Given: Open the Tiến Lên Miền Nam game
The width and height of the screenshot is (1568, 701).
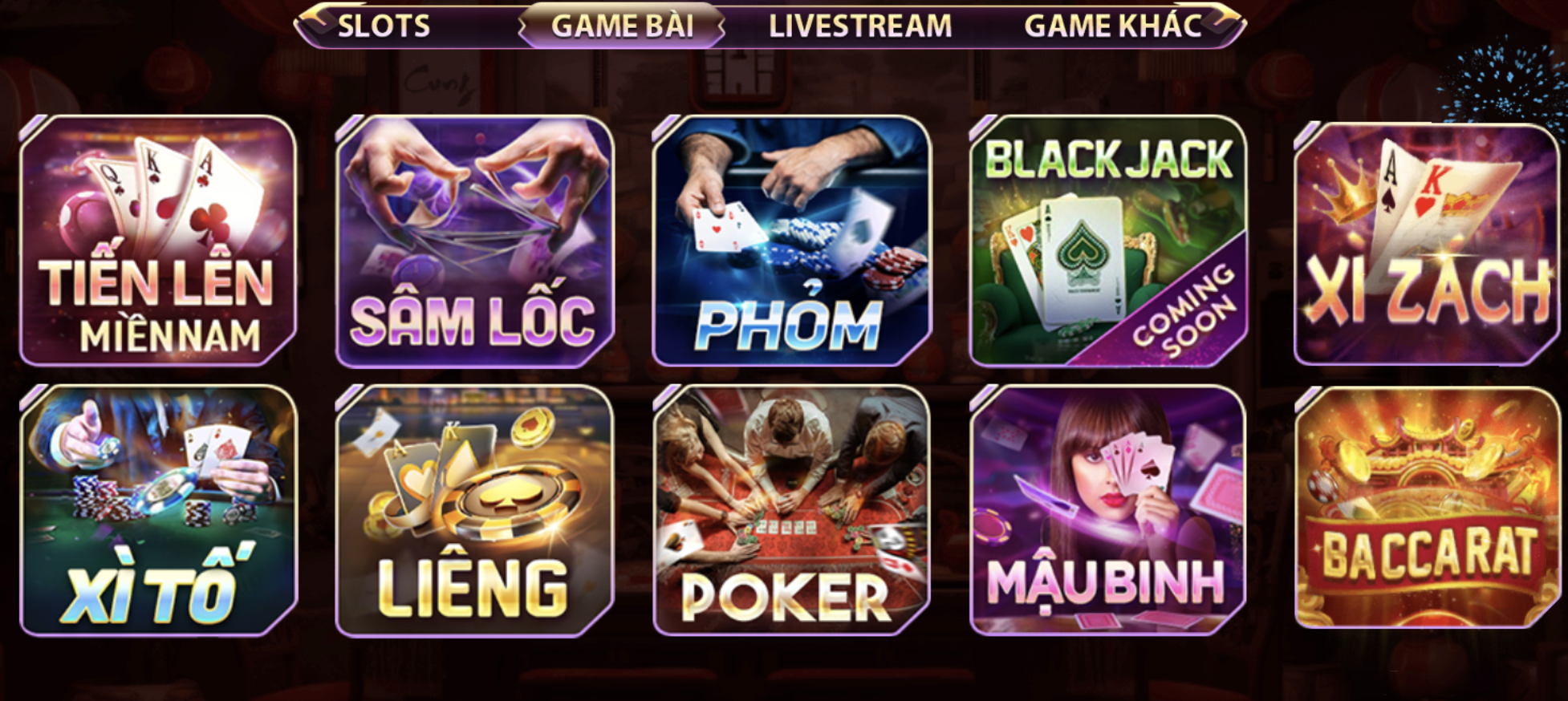Looking at the screenshot, I should [155, 241].
